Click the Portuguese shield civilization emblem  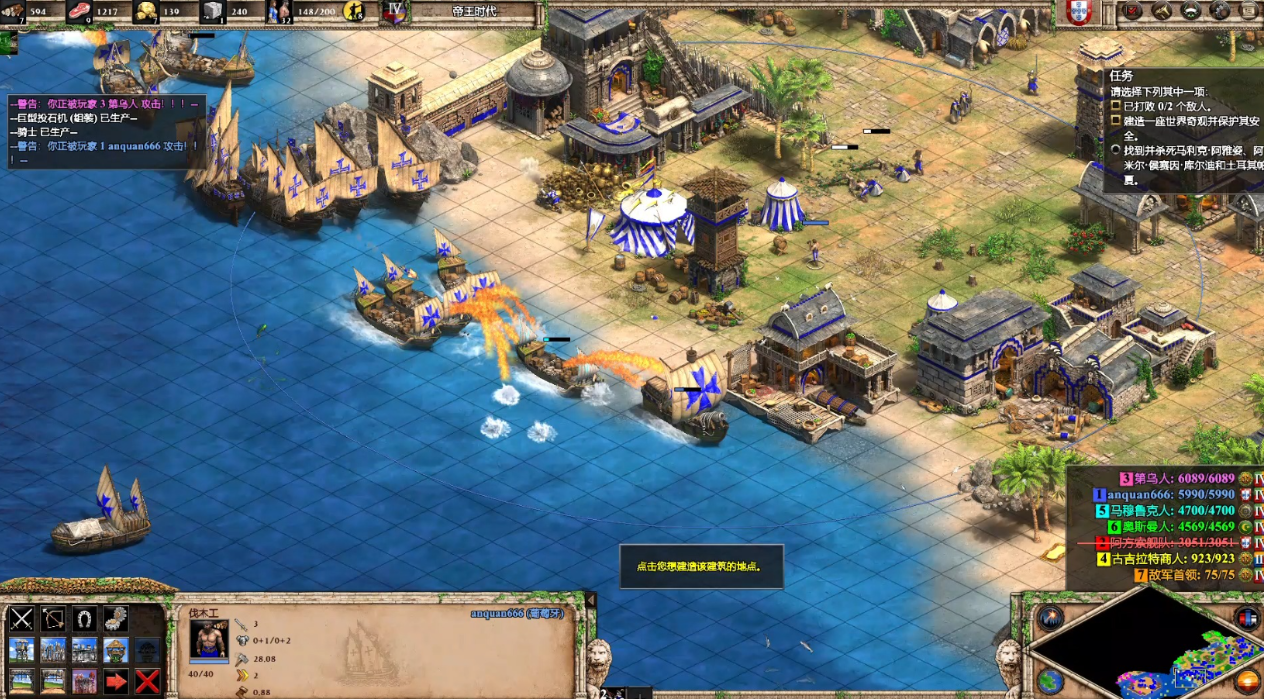(1078, 12)
